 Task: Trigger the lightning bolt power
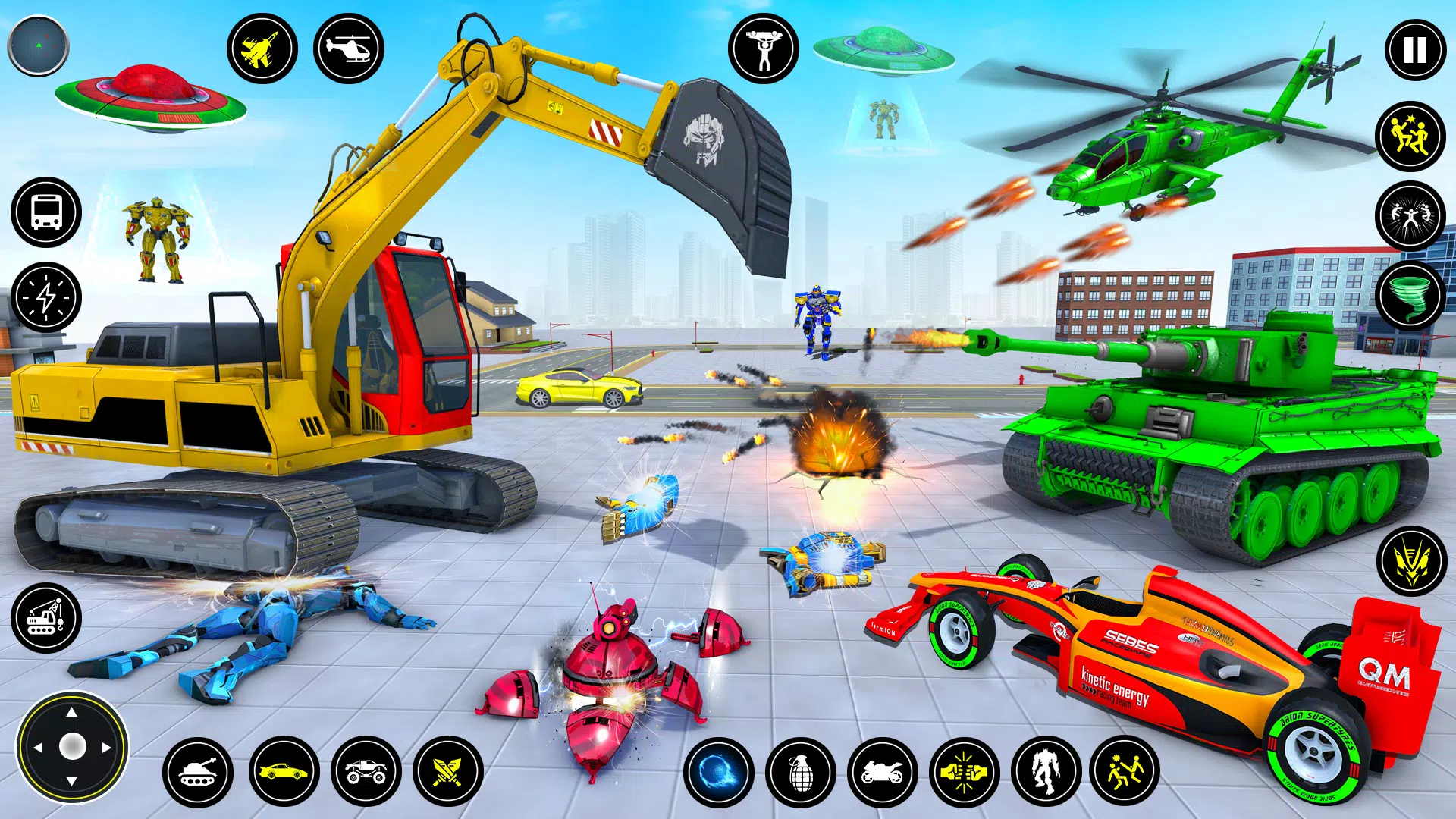tap(46, 297)
